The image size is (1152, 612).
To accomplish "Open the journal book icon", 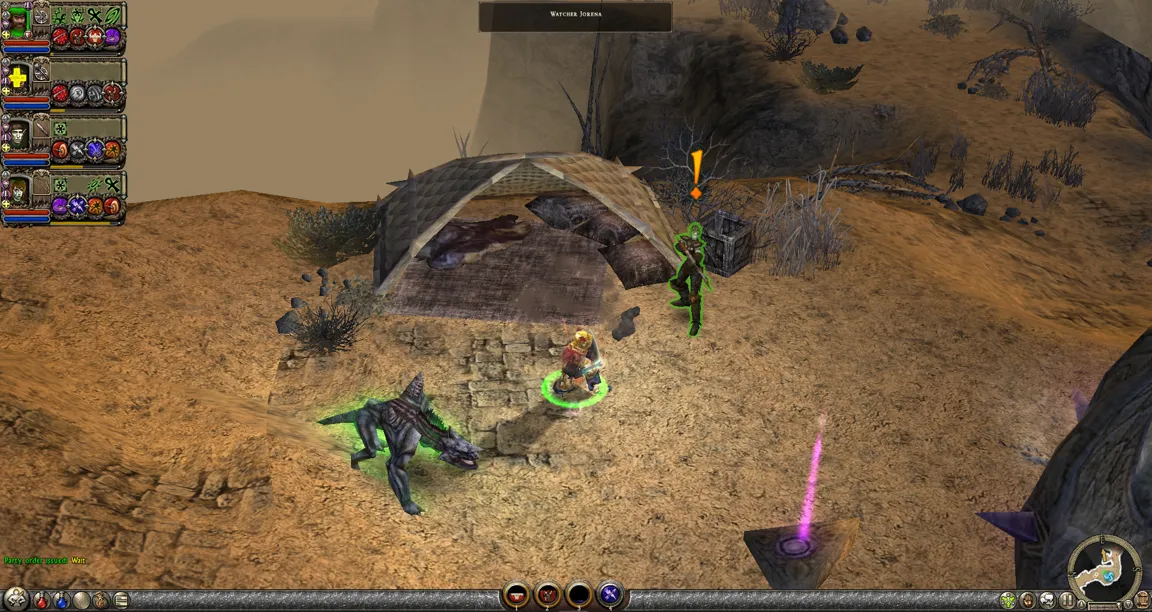I will pos(121,601).
